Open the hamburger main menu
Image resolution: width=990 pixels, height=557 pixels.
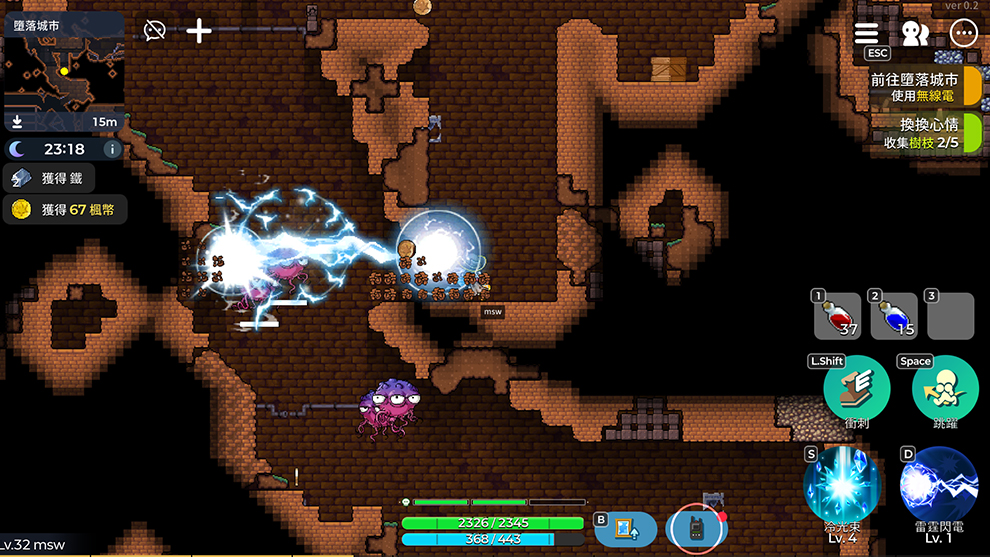pos(867,33)
